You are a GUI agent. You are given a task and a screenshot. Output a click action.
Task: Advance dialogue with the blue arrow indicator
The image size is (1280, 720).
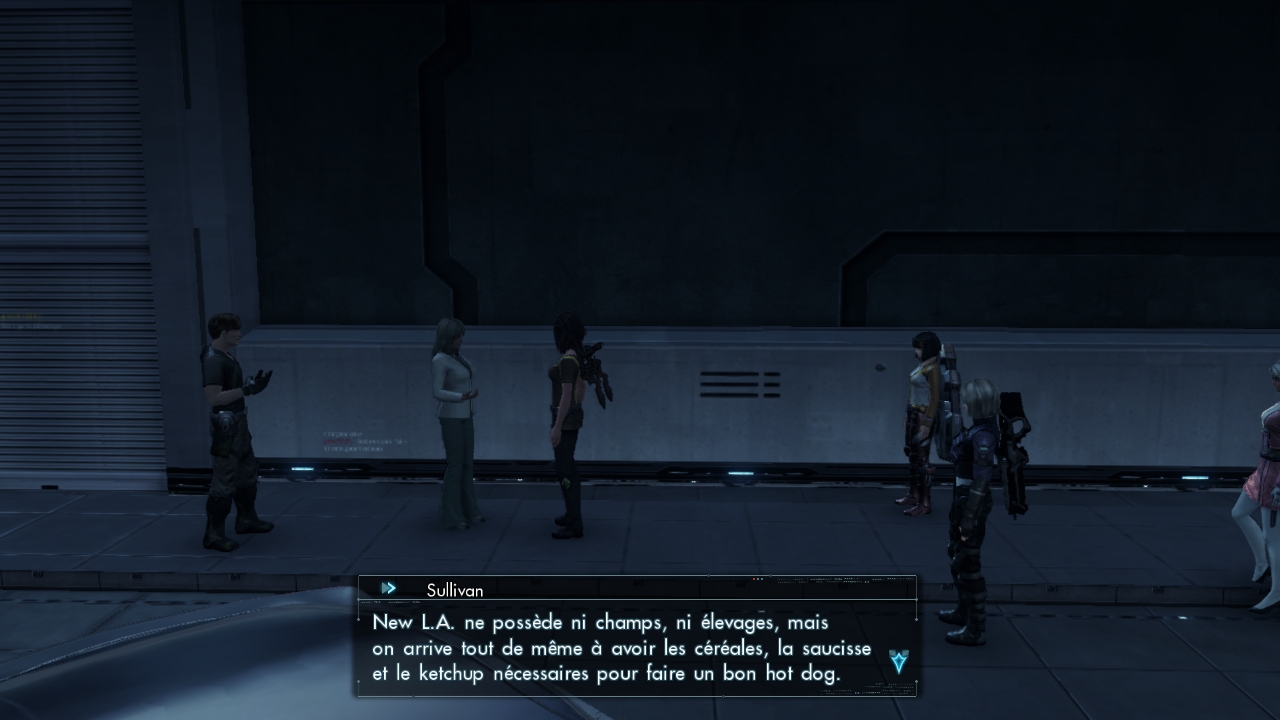point(898,661)
